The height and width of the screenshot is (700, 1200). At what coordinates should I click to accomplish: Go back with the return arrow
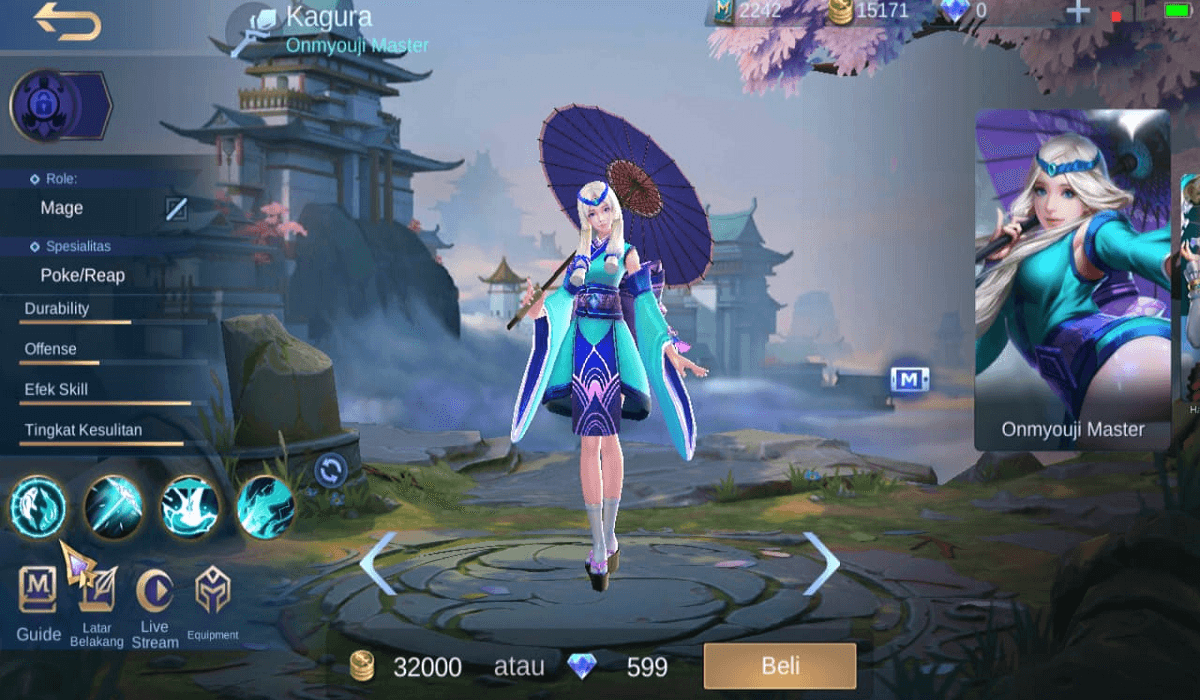[x=67, y=22]
